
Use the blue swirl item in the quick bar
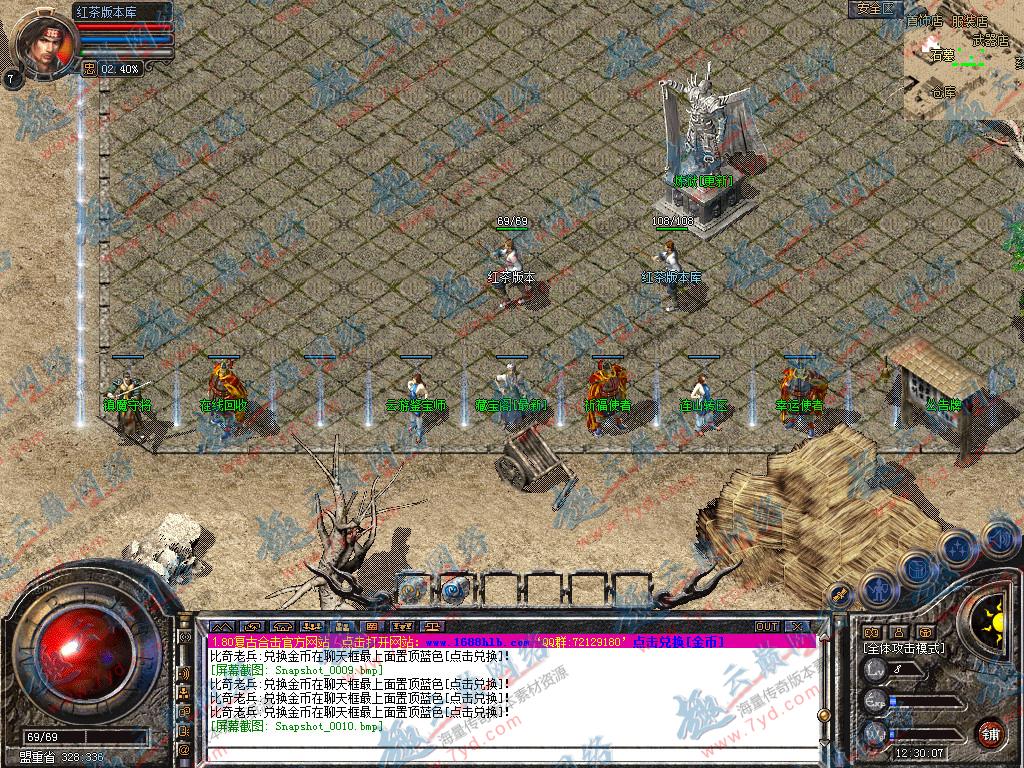(x=456, y=589)
